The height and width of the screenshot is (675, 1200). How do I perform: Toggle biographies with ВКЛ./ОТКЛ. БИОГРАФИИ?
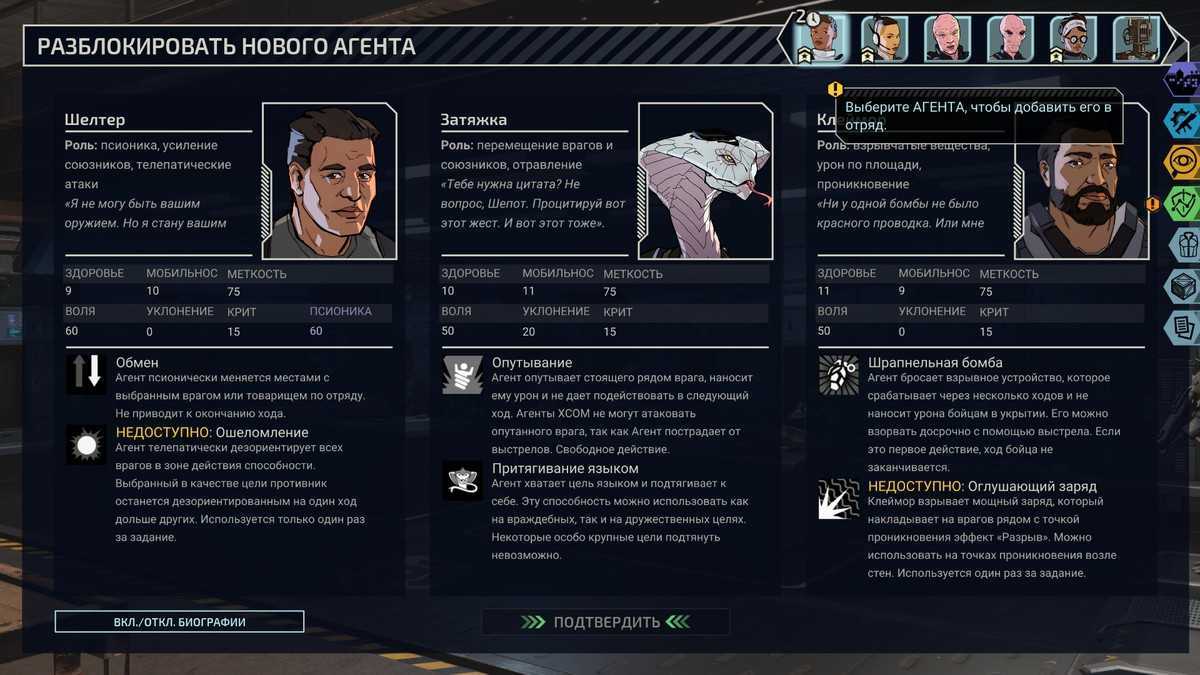pos(180,622)
